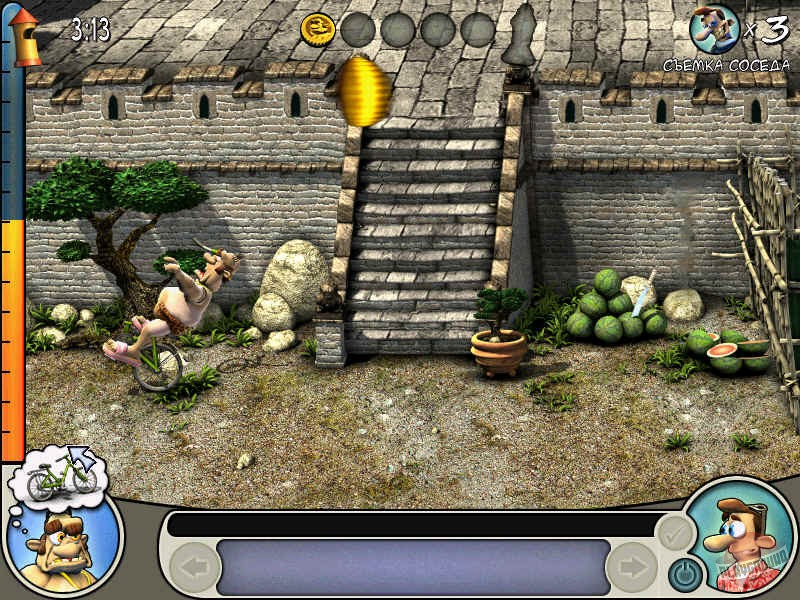800x600 pixels.
Task: Click the inventory left scroll arrow
Action: coord(194,569)
